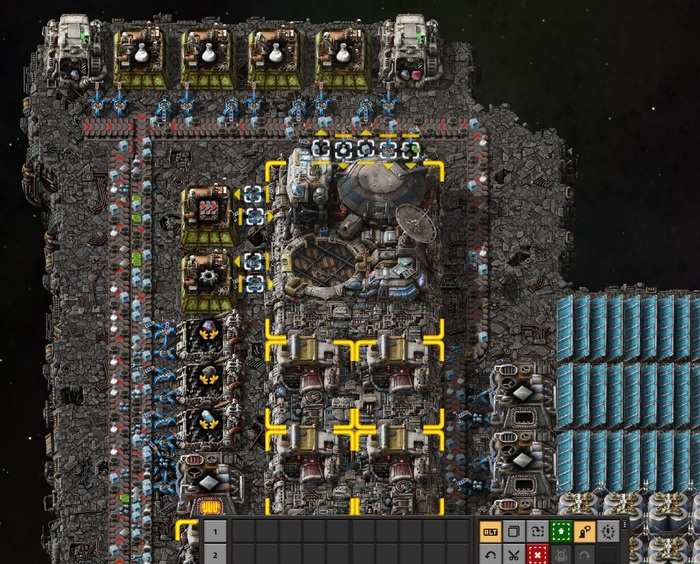Choose the blueprint tool with dashed arrows

click(536, 531)
